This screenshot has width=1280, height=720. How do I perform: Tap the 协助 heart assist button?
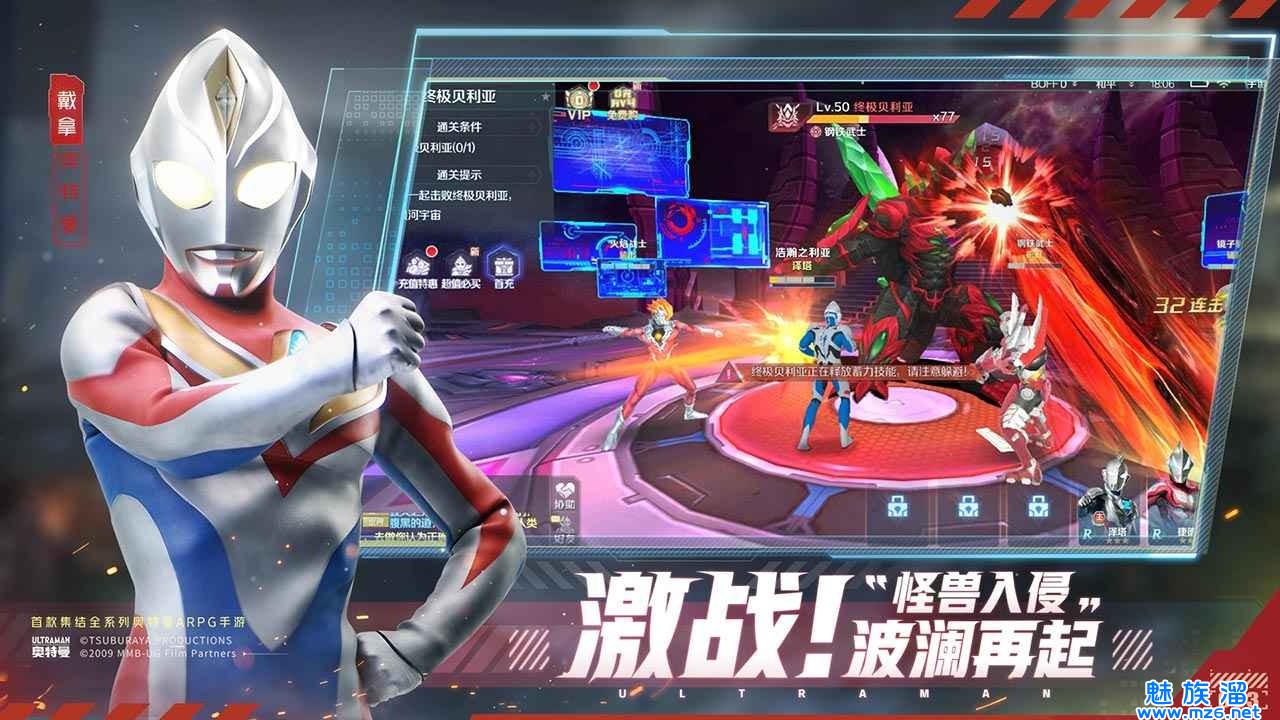tap(565, 493)
